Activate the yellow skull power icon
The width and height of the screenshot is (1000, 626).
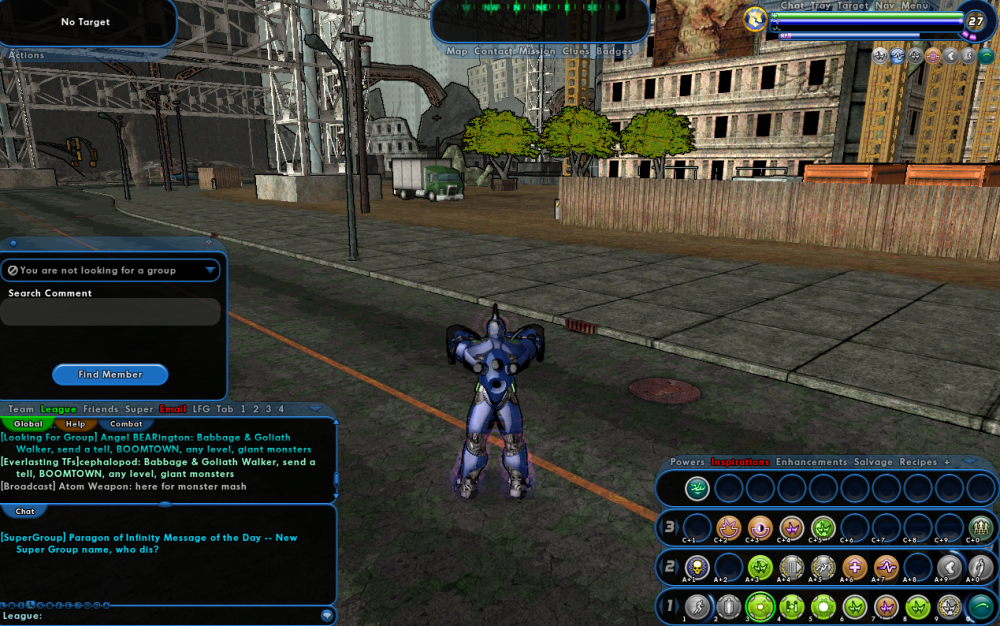click(697, 567)
